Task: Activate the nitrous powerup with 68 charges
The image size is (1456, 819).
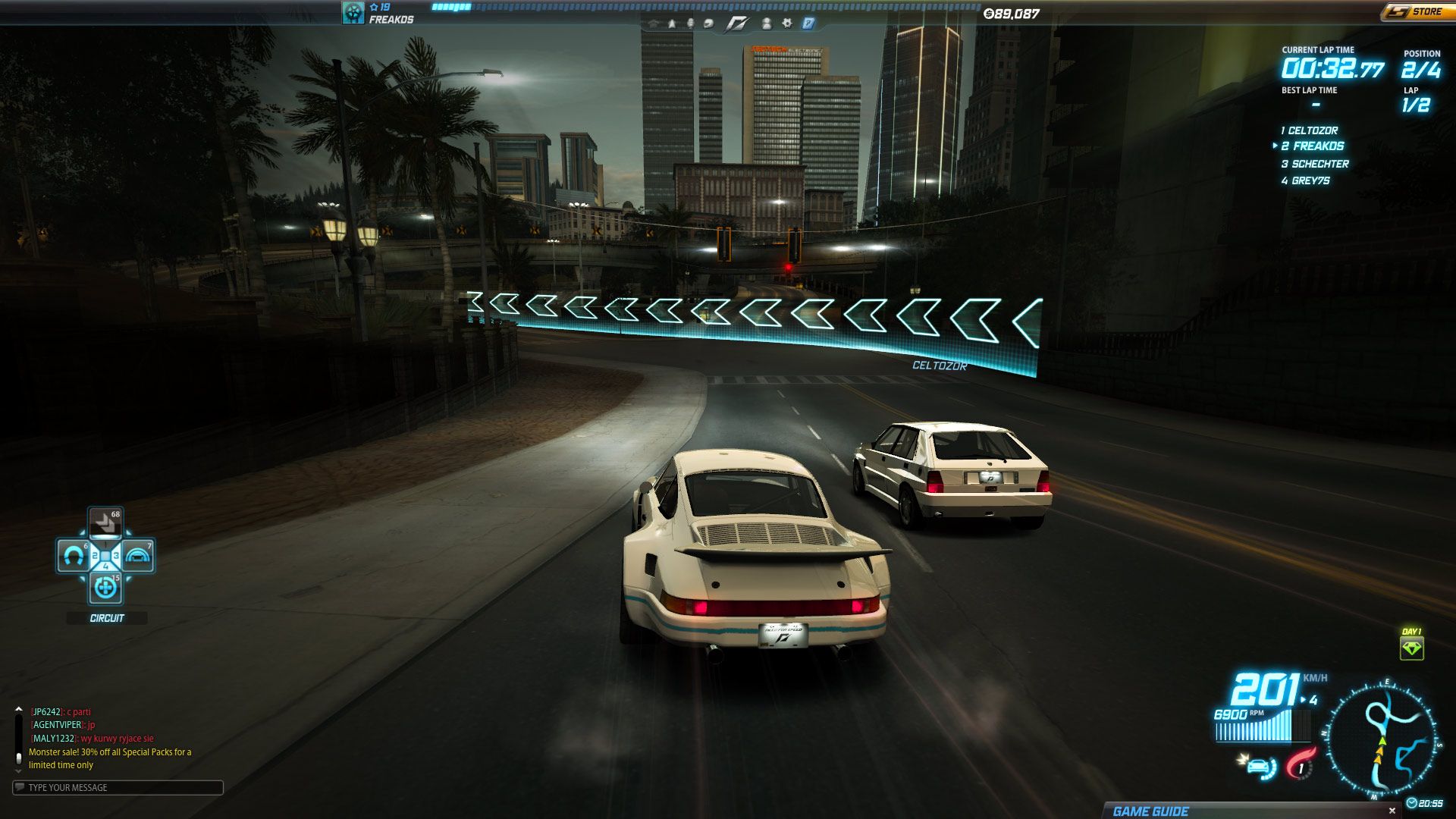Action: 105,522
